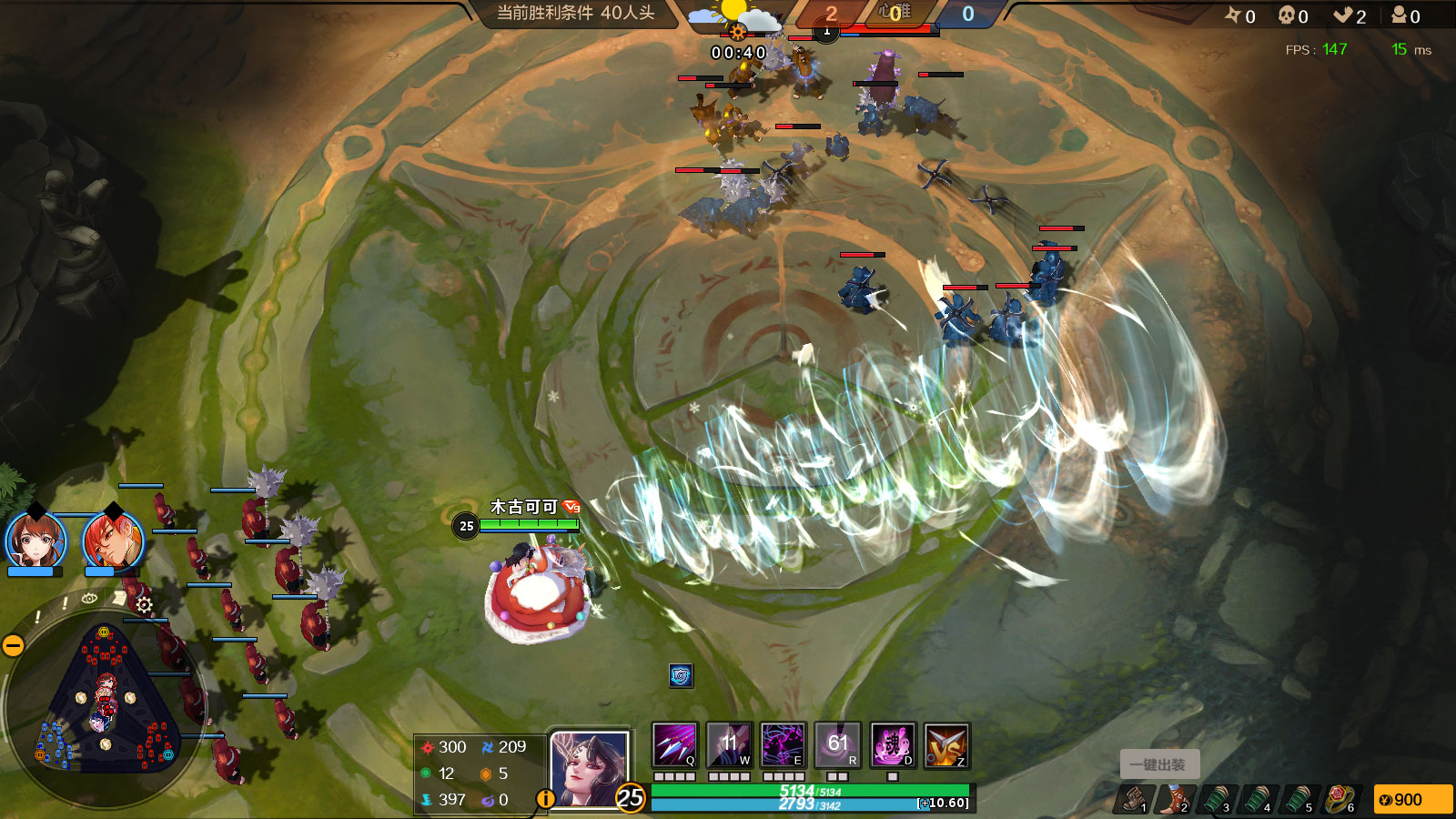This screenshot has width=1456, height=819.
Task: Collapse the minimap with the minus button
Action: 13,645
